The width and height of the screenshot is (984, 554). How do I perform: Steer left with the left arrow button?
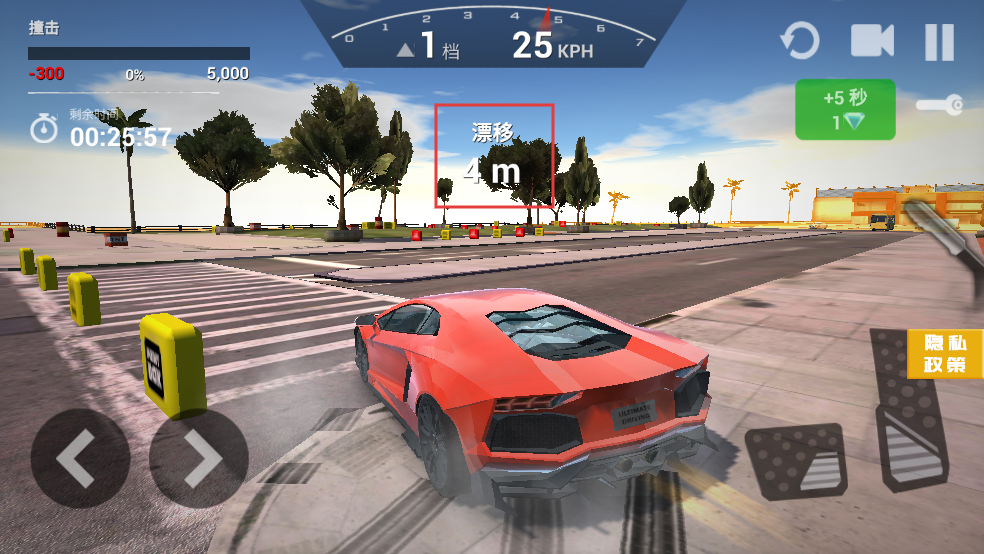[x=80, y=459]
